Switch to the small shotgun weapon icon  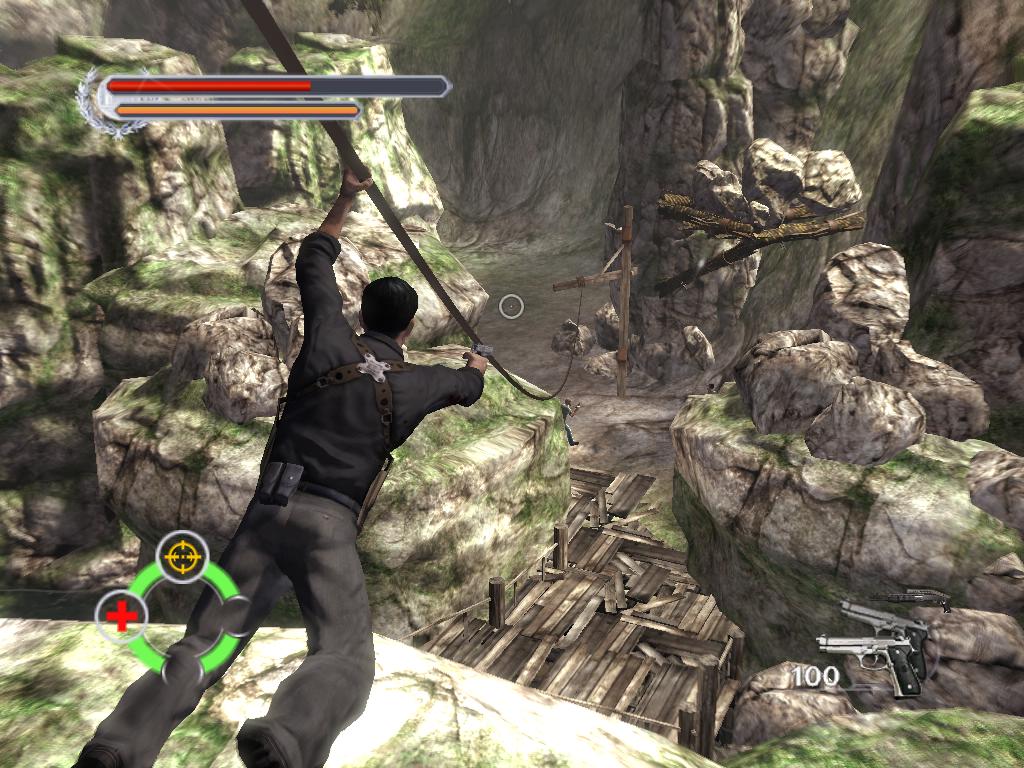pyautogui.click(x=911, y=599)
